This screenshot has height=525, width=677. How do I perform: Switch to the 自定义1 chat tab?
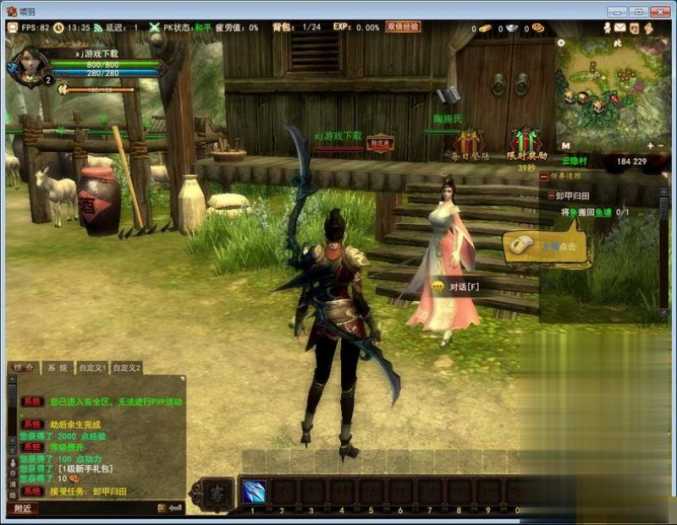(x=91, y=368)
